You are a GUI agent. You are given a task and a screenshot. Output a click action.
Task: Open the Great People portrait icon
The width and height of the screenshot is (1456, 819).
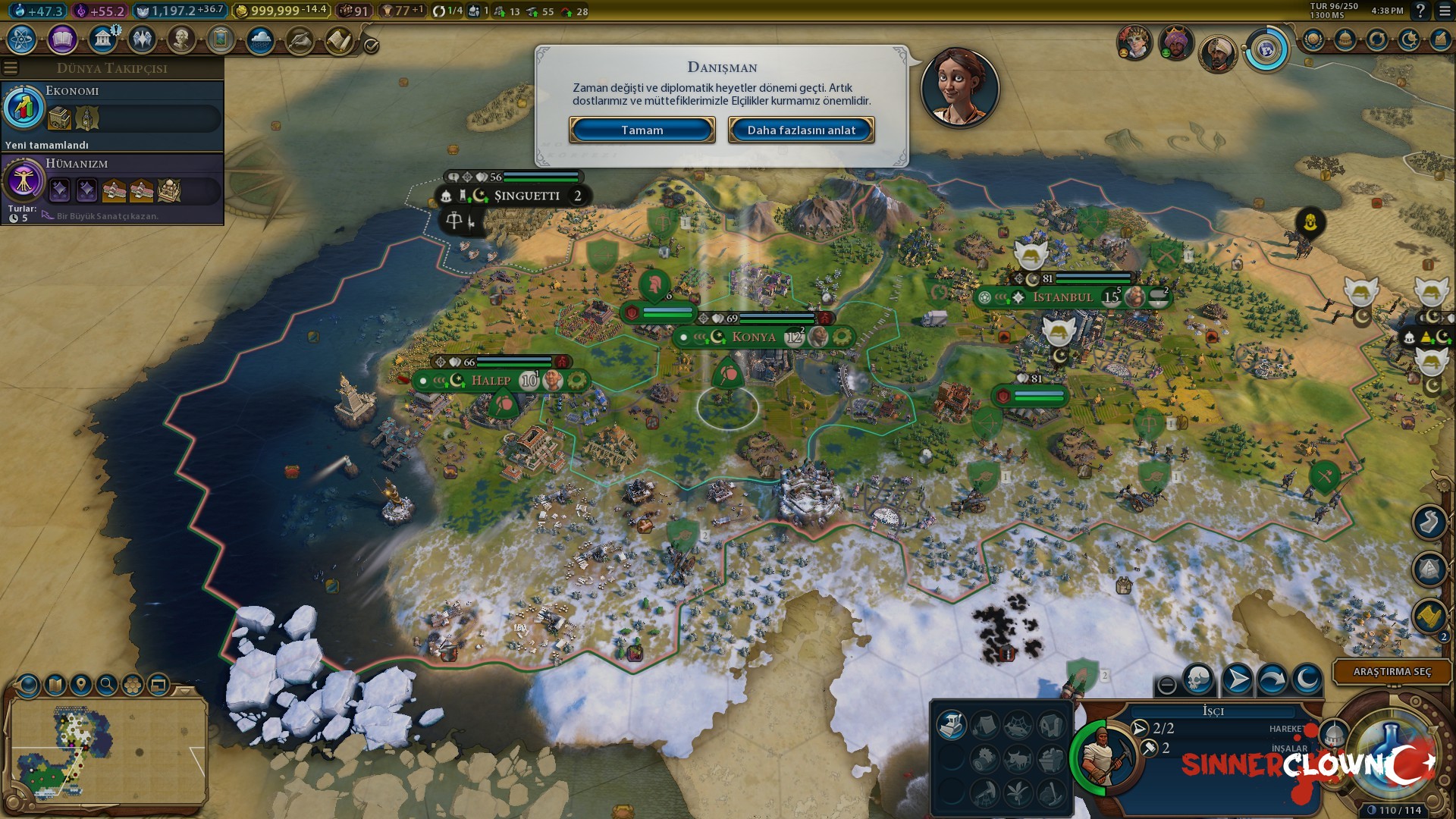click(x=181, y=39)
